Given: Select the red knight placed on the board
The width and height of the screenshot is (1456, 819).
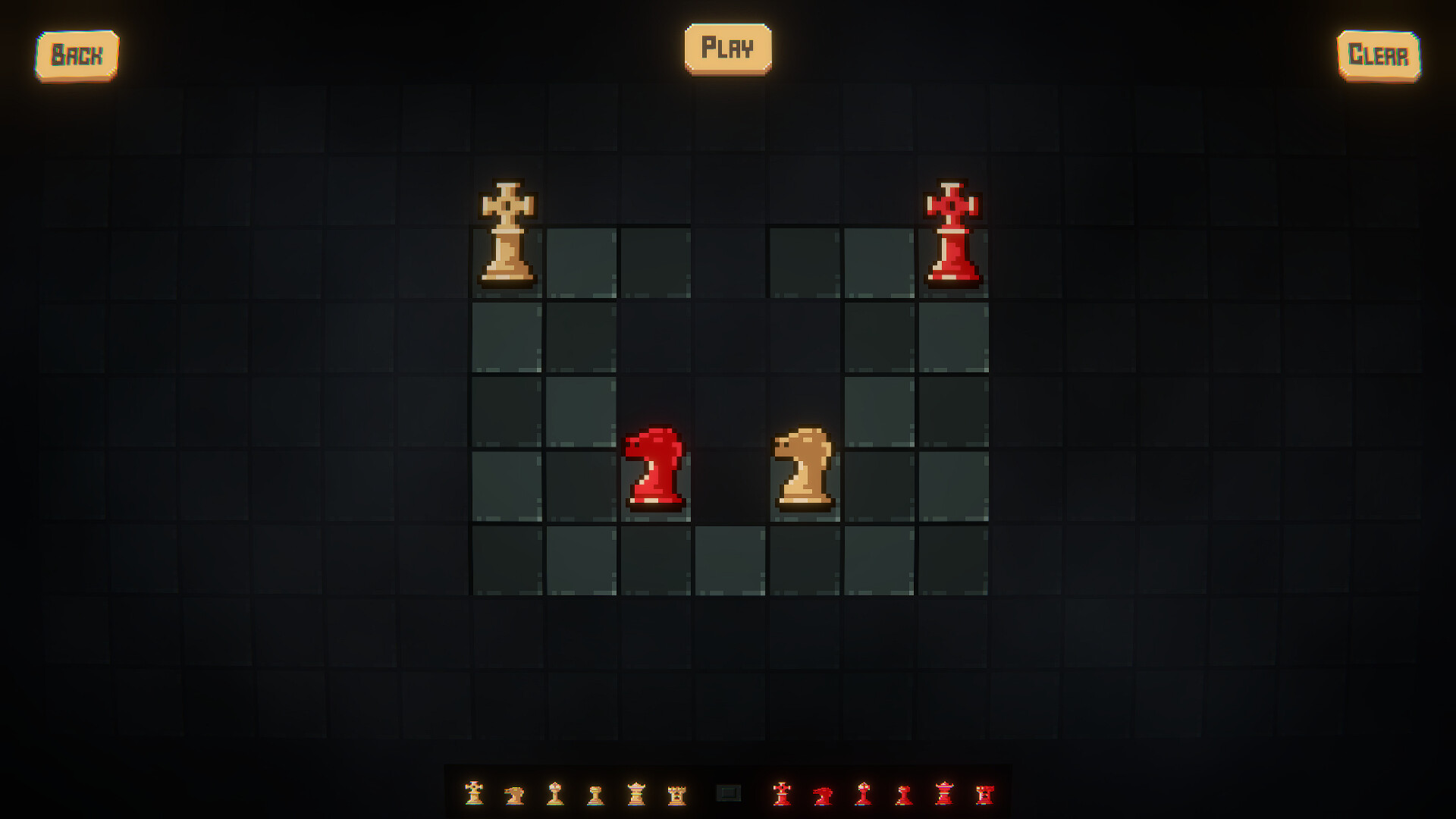Looking at the screenshot, I should tap(654, 470).
